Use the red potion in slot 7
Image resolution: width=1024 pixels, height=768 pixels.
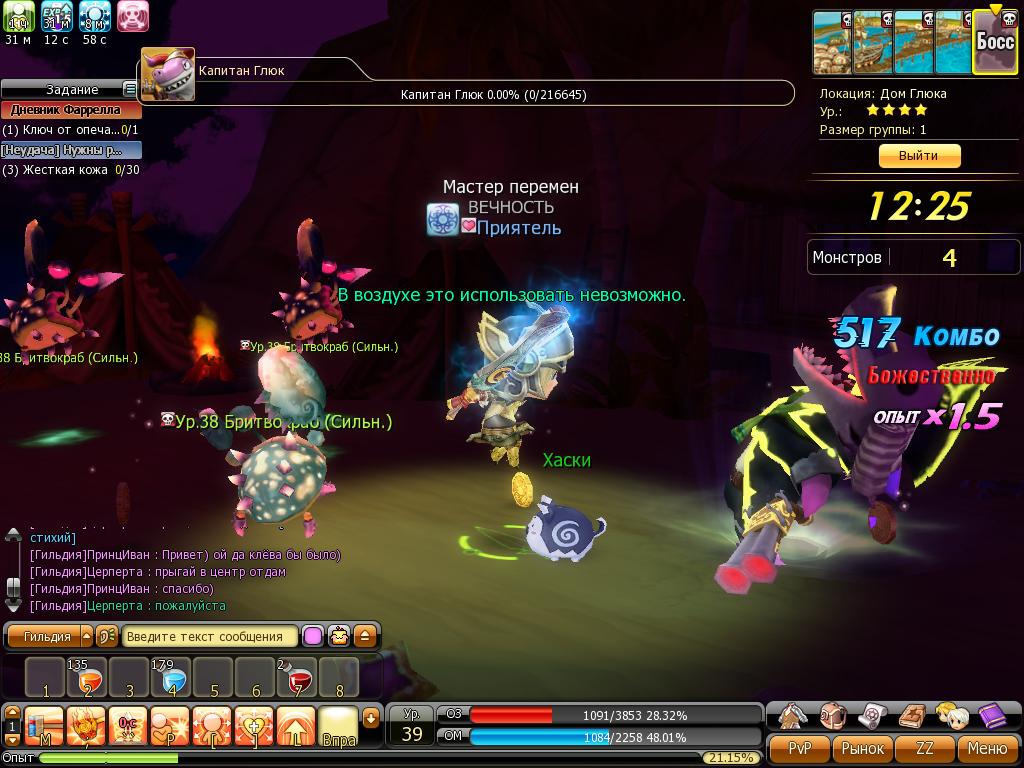tap(297, 678)
